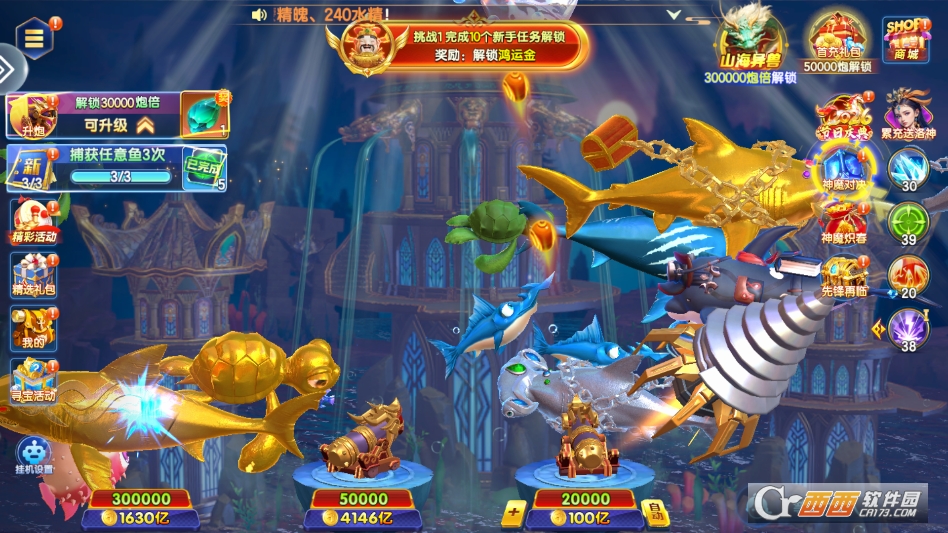Open the 寻宝活动 treasure hunt icon
The width and height of the screenshot is (948, 533).
(34, 381)
